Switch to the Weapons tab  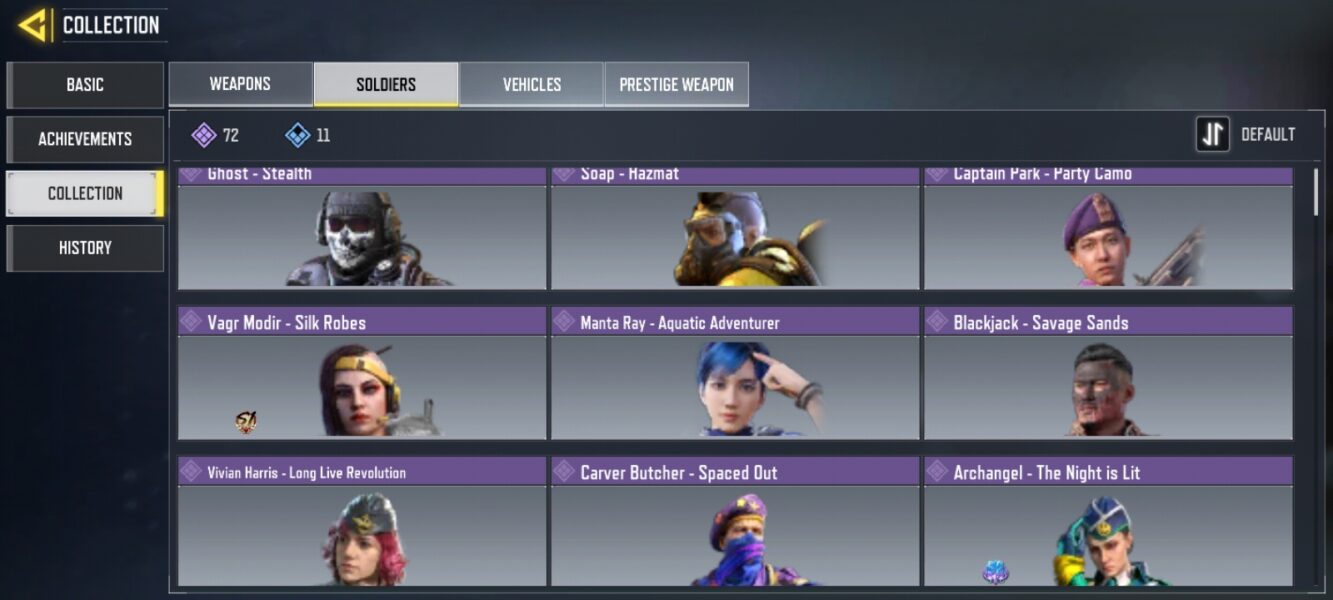tap(240, 84)
